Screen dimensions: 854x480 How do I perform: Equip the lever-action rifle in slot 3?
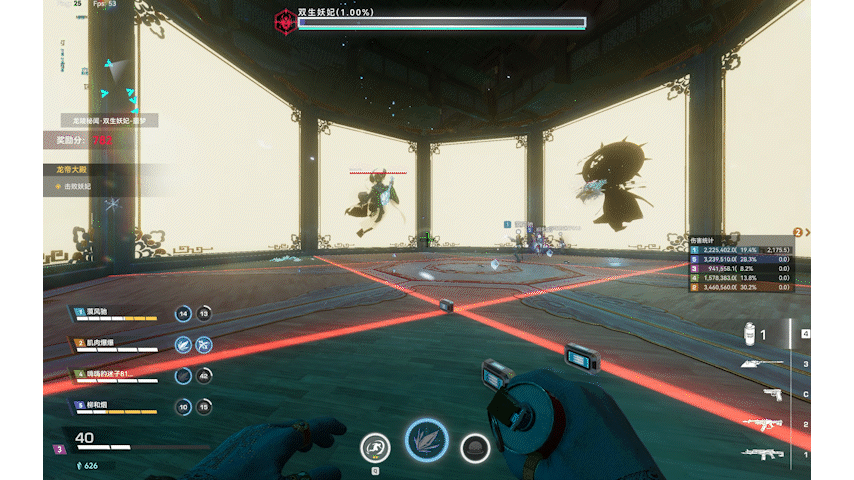760,364
